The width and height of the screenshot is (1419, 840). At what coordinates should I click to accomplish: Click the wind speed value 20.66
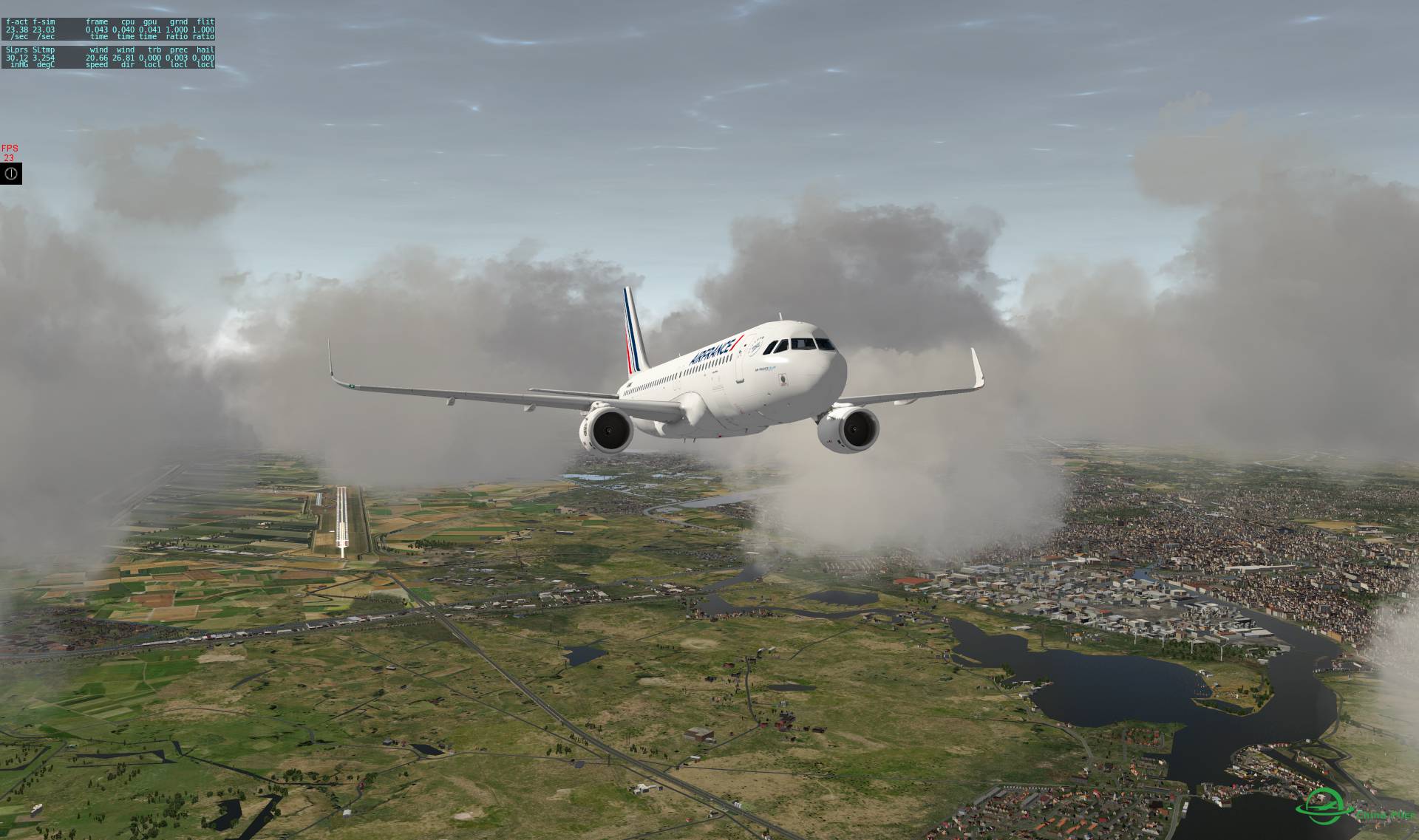coord(97,58)
